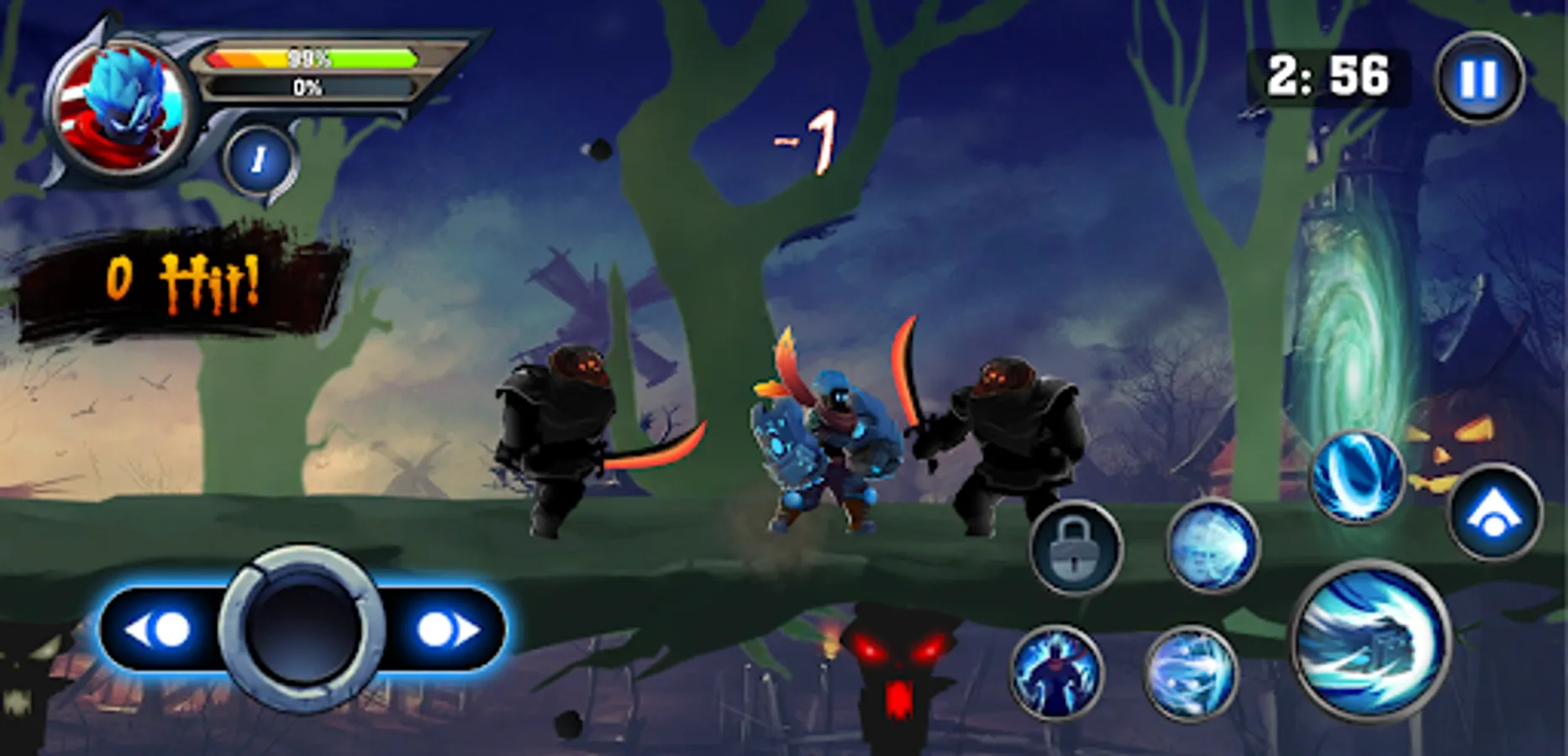Tap the pause button at top right

click(x=1481, y=77)
